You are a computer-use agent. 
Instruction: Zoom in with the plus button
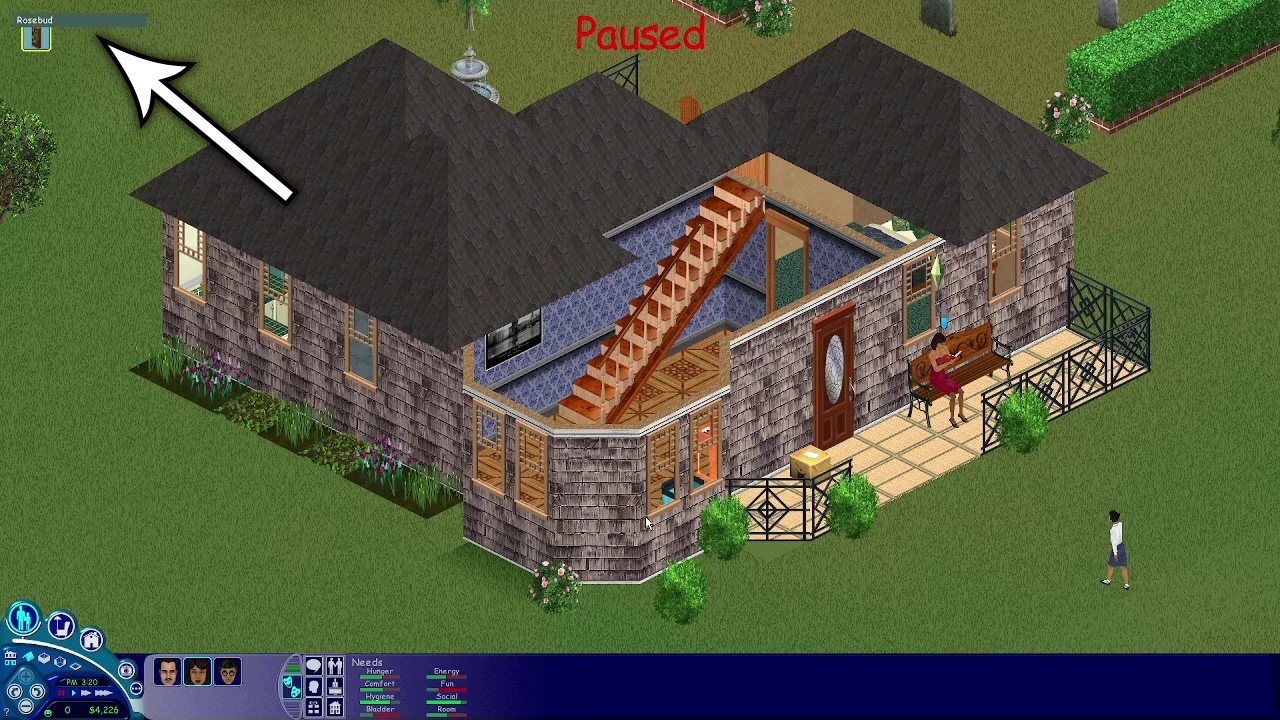pyautogui.click(x=26, y=675)
